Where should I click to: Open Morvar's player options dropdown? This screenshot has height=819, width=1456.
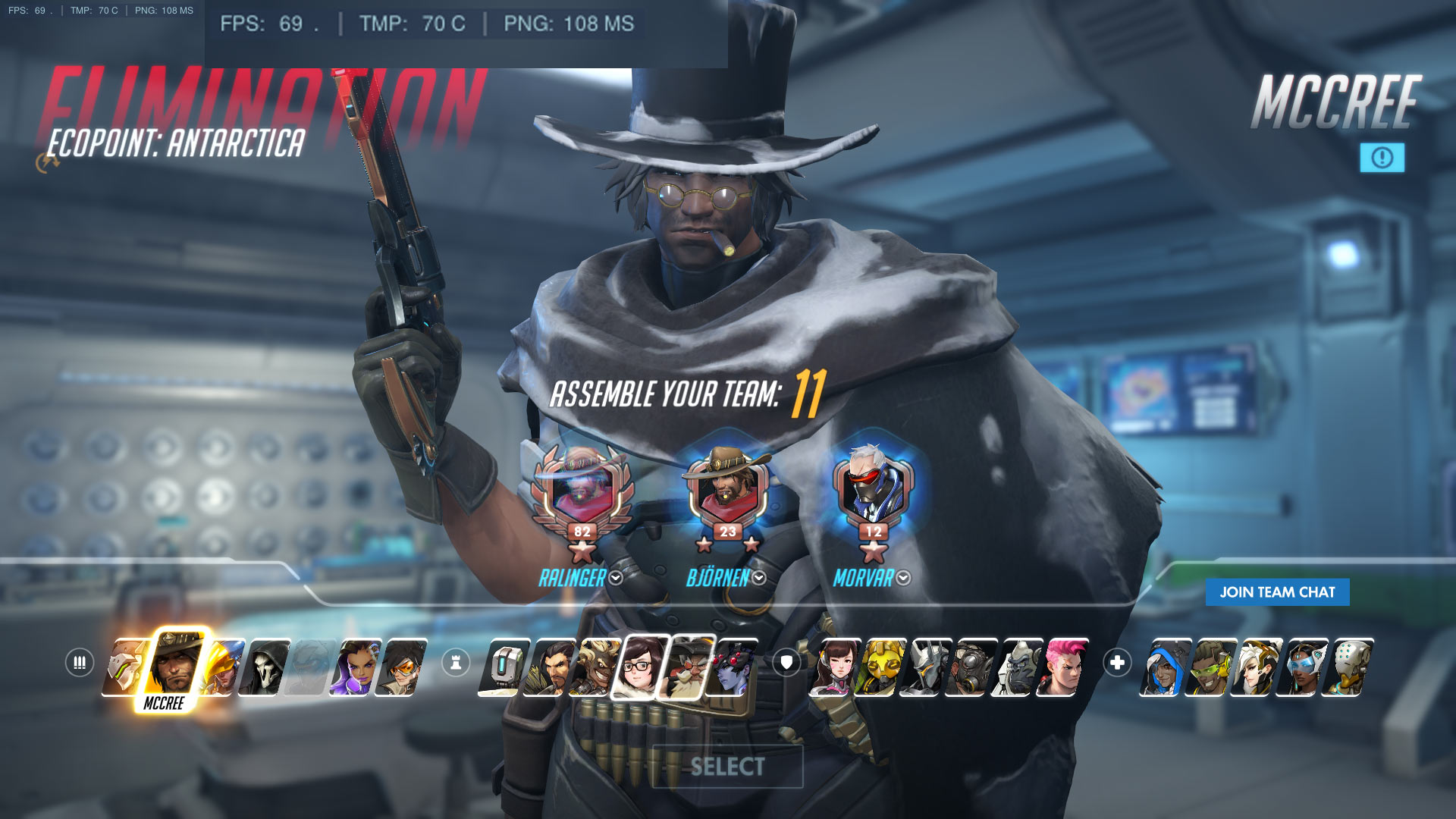[x=903, y=579]
